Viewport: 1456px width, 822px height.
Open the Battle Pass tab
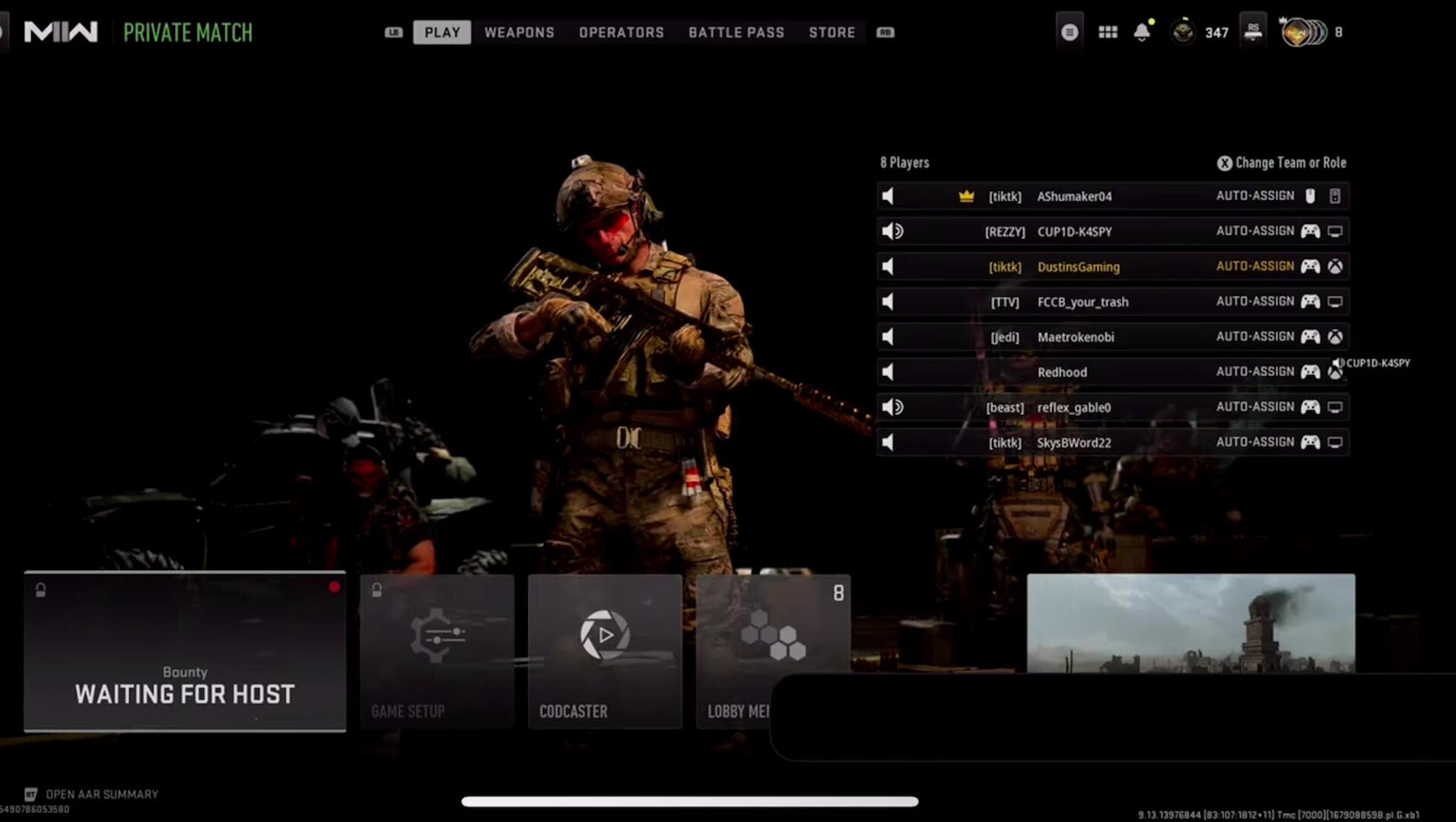point(736,32)
